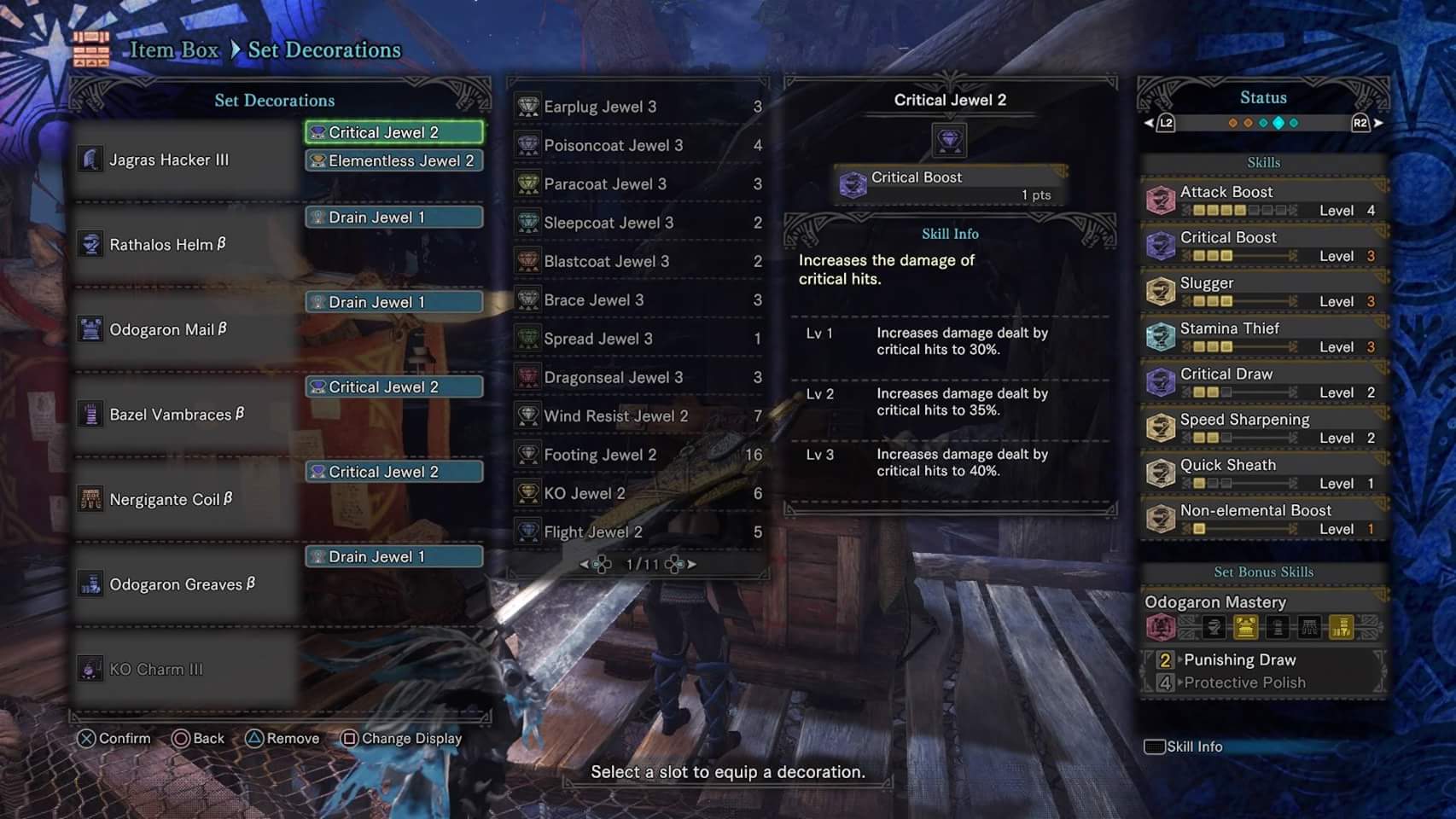Select the Elementless Jewel 2 slot

tap(393, 160)
